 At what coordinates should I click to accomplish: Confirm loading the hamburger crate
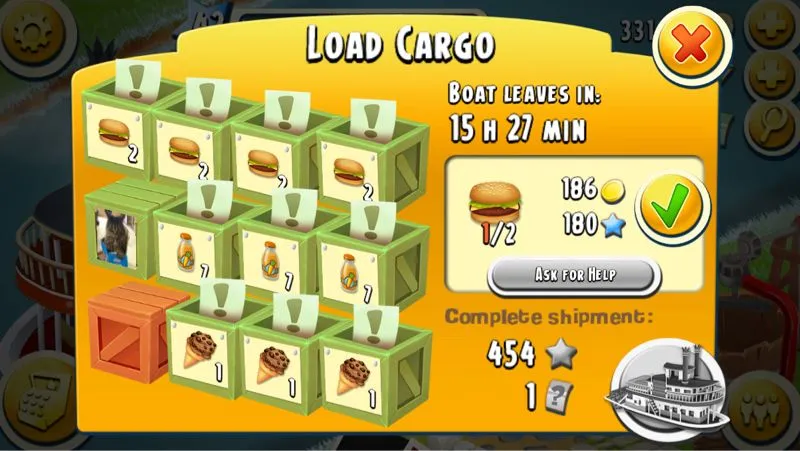point(669,209)
